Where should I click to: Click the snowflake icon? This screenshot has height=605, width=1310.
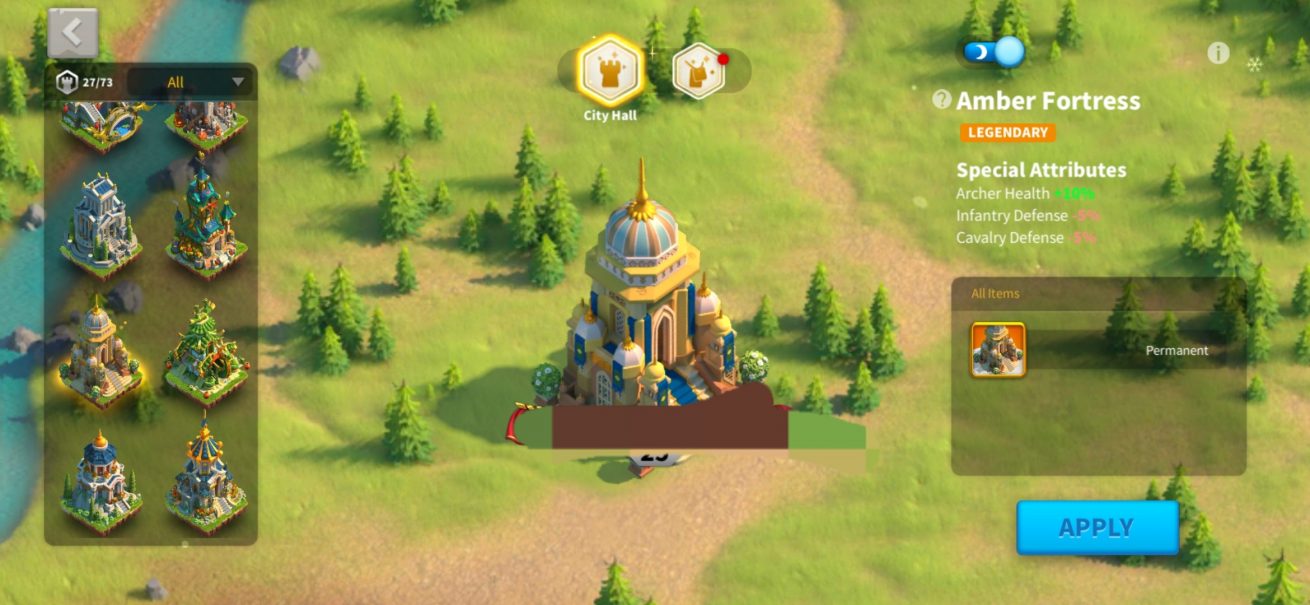(x=1254, y=65)
